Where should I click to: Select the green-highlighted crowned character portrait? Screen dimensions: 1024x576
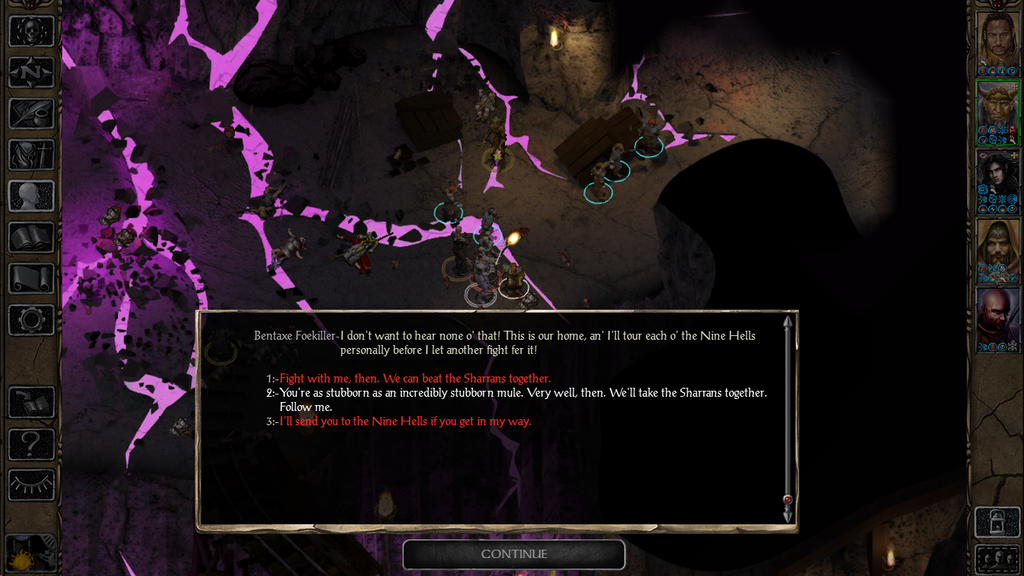tap(997, 111)
